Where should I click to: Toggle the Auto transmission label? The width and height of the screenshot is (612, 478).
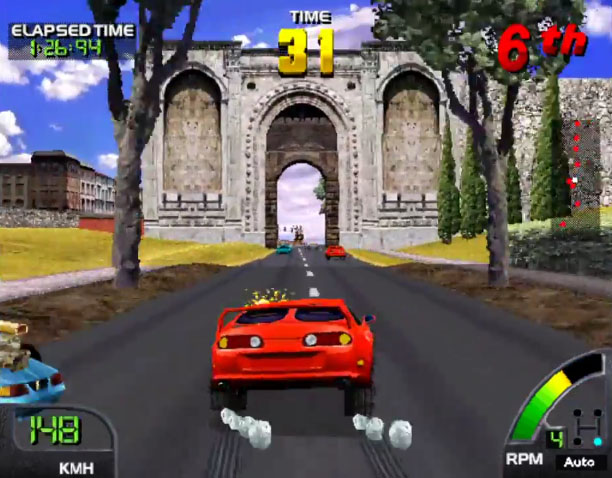coord(578,462)
